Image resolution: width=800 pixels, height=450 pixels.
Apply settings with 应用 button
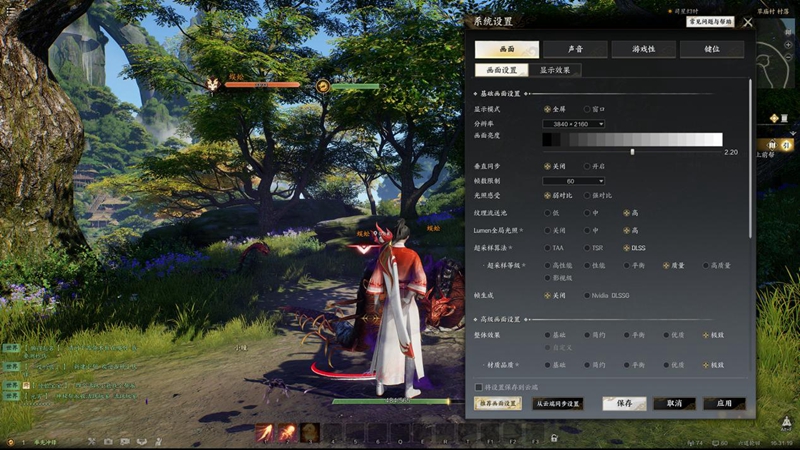724,403
